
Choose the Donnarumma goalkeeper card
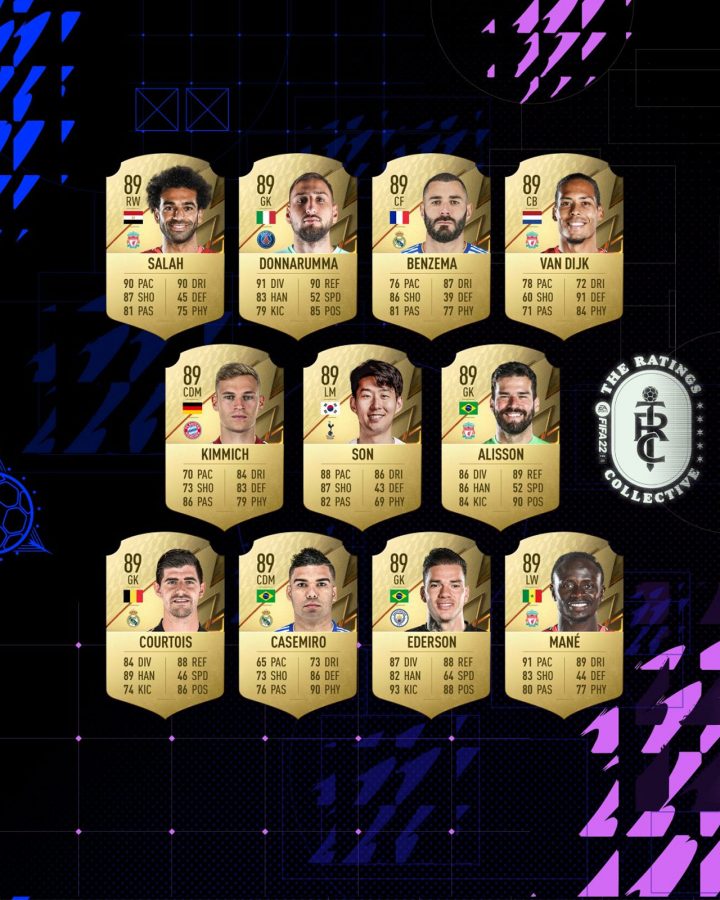coord(297,245)
